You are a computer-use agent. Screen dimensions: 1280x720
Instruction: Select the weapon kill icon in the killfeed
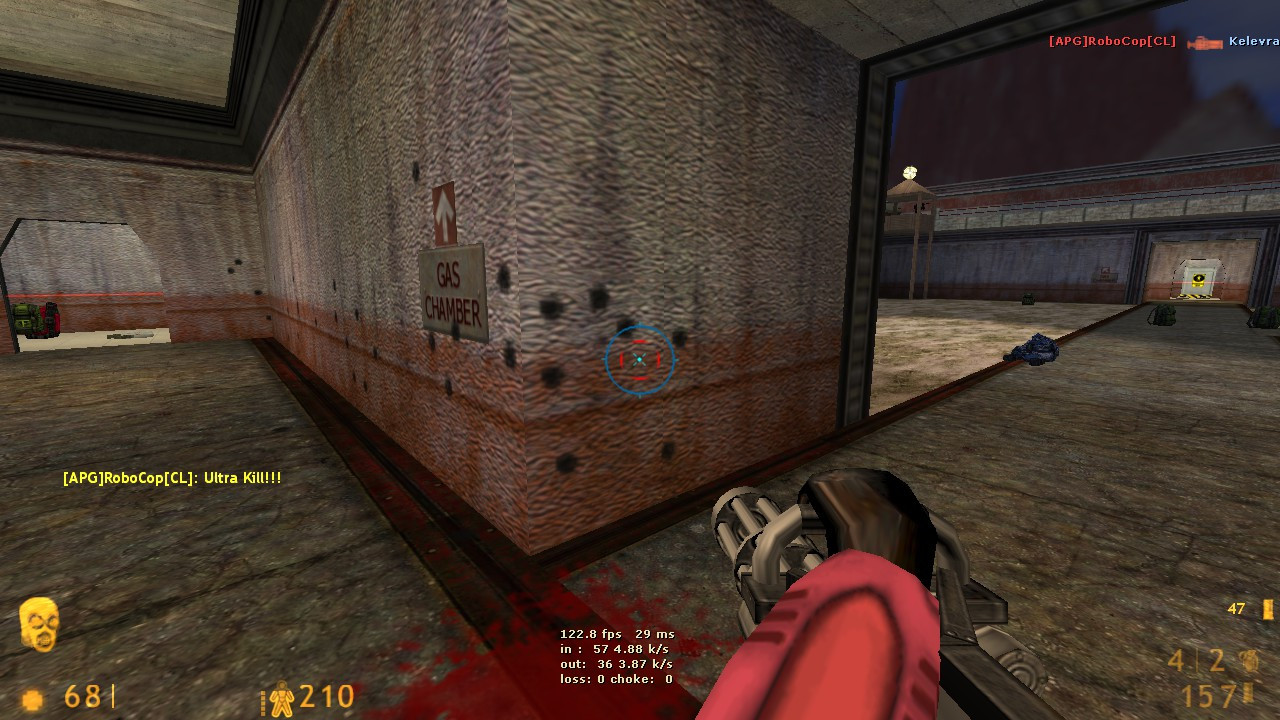coord(1203,43)
